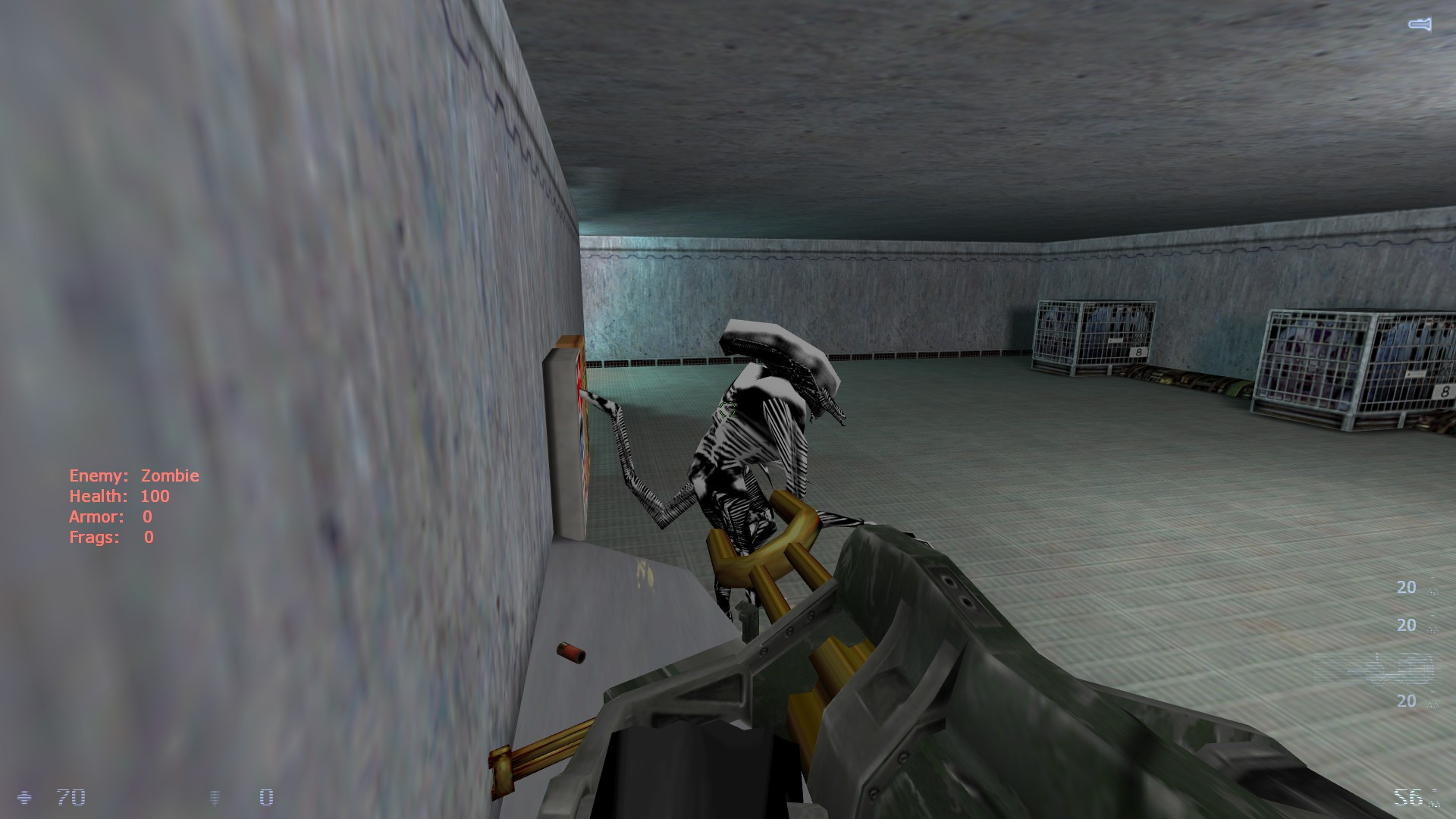Viewport: 1456px width, 819px height.
Task: Toggle the Enemy info readout overlay
Action: pyautogui.click(x=133, y=475)
